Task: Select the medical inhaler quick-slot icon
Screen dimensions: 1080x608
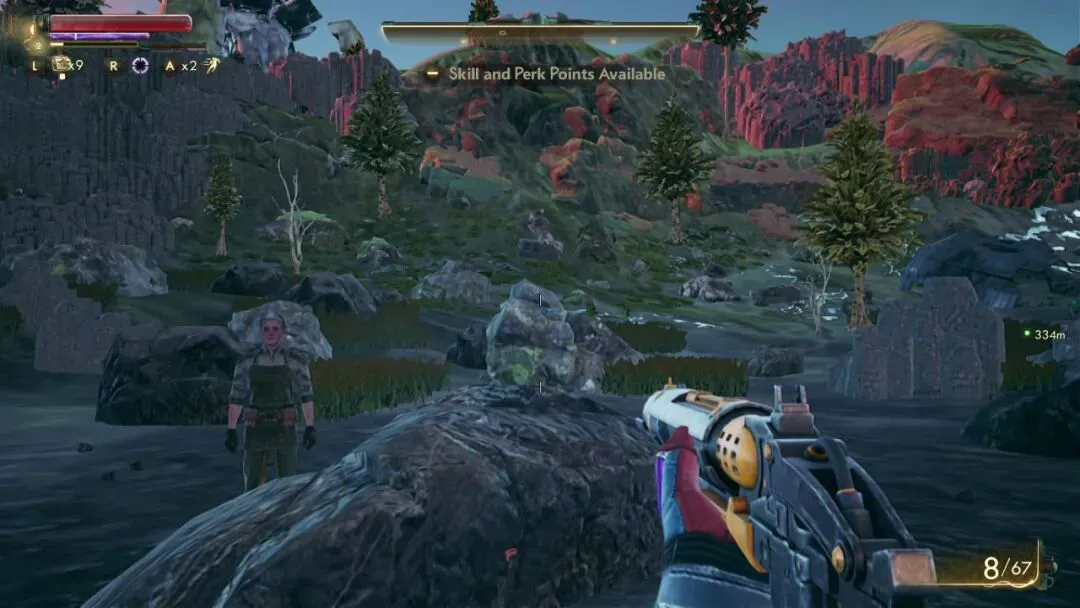Action: (61, 65)
